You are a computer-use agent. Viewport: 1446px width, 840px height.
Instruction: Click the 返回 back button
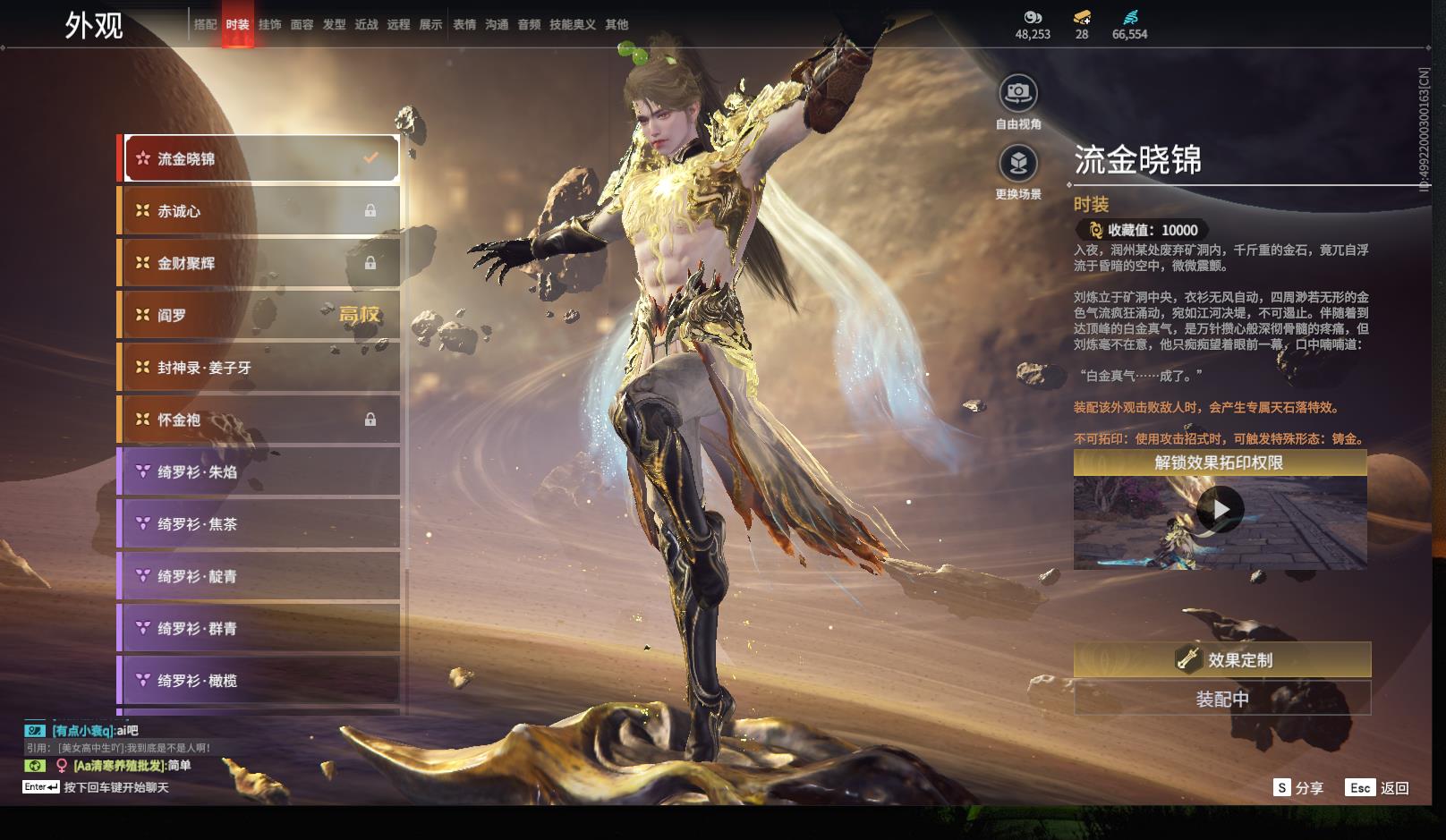[x=1377, y=788]
